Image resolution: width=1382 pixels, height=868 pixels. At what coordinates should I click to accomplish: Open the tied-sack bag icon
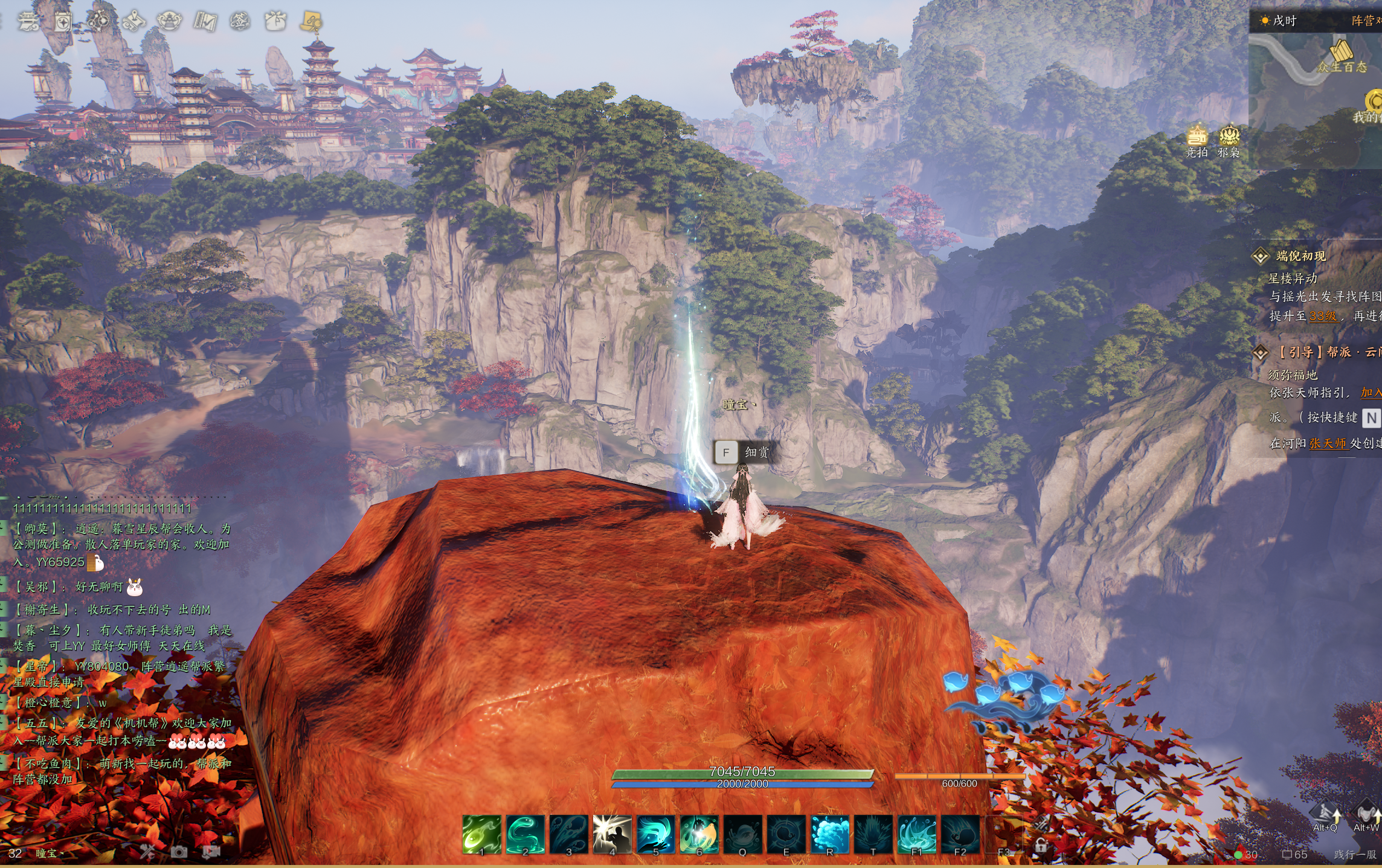(275, 21)
